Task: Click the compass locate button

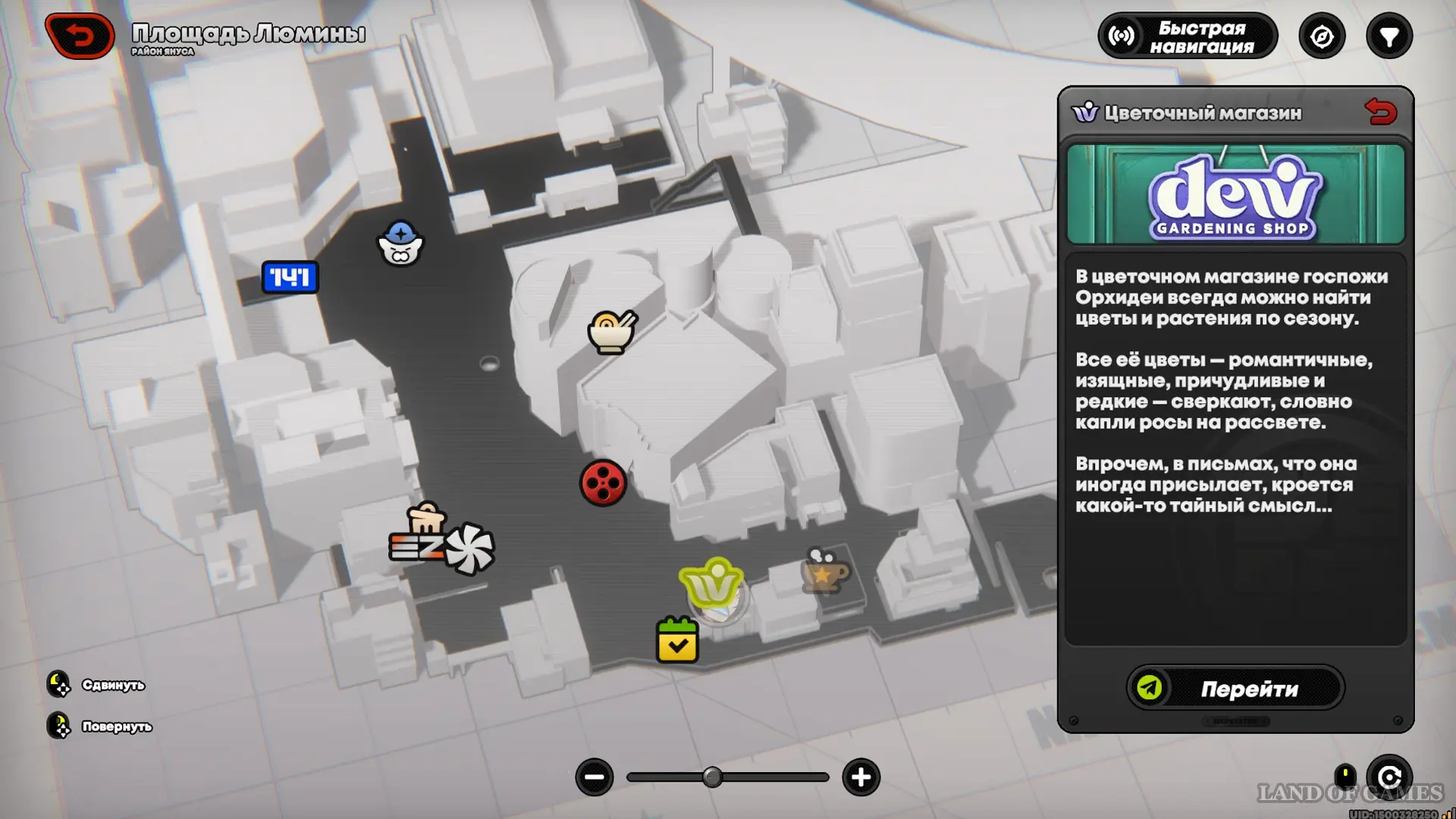Action: pyautogui.click(x=1322, y=36)
